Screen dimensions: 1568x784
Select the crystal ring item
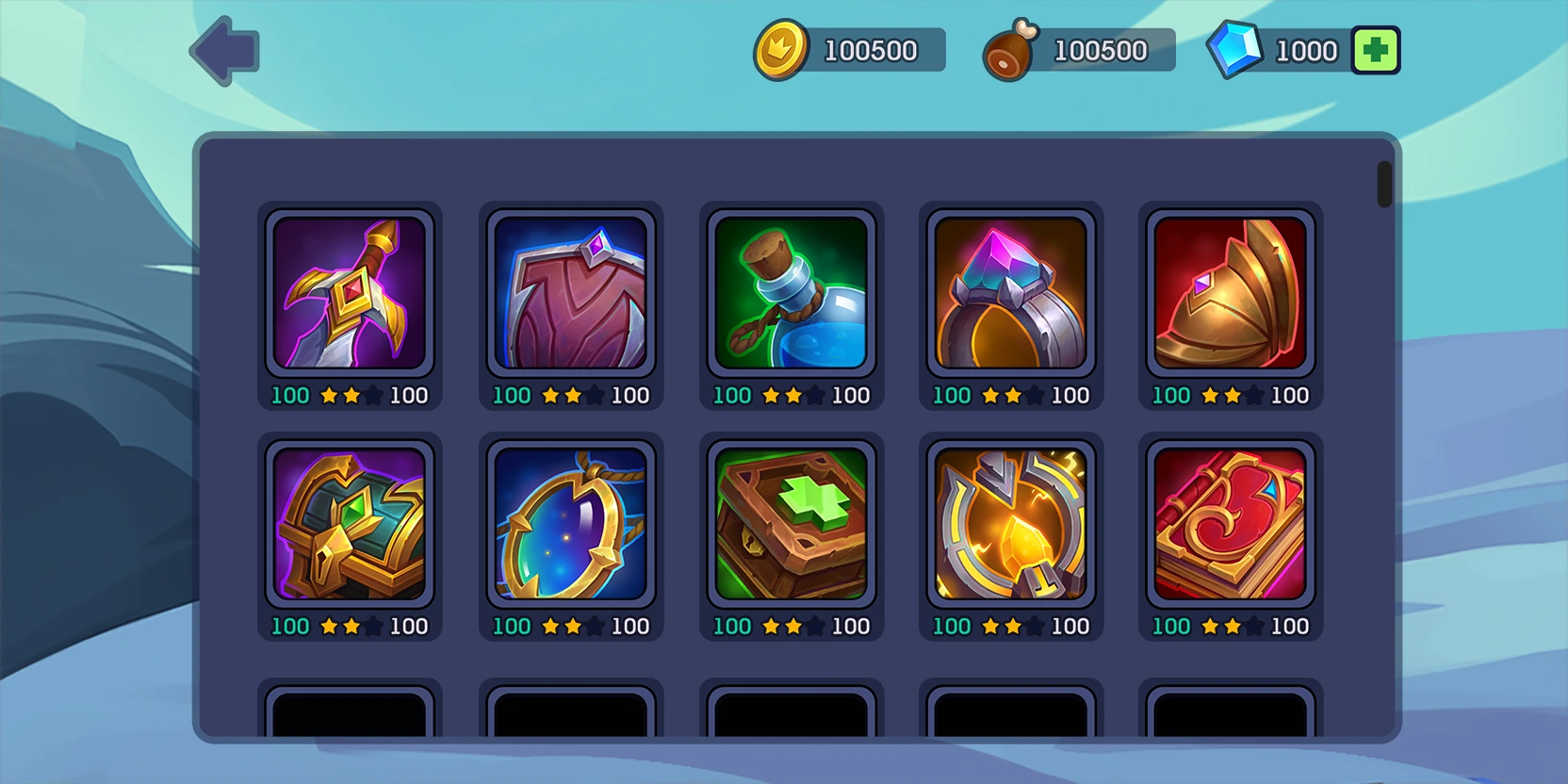pyautogui.click(x=1010, y=293)
